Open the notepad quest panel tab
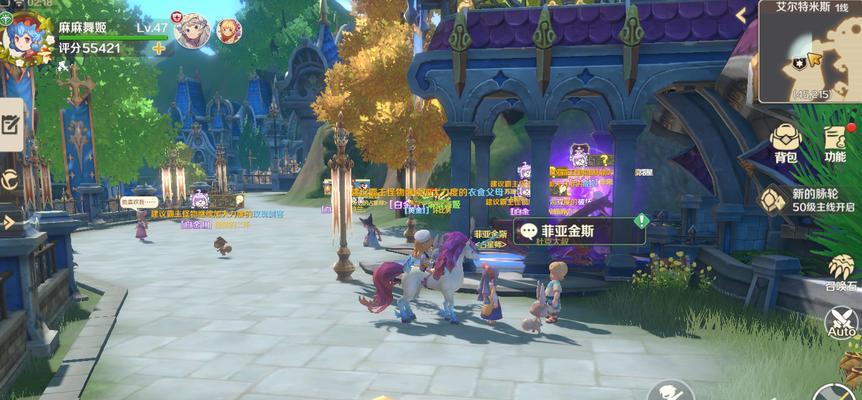 (x=11, y=125)
